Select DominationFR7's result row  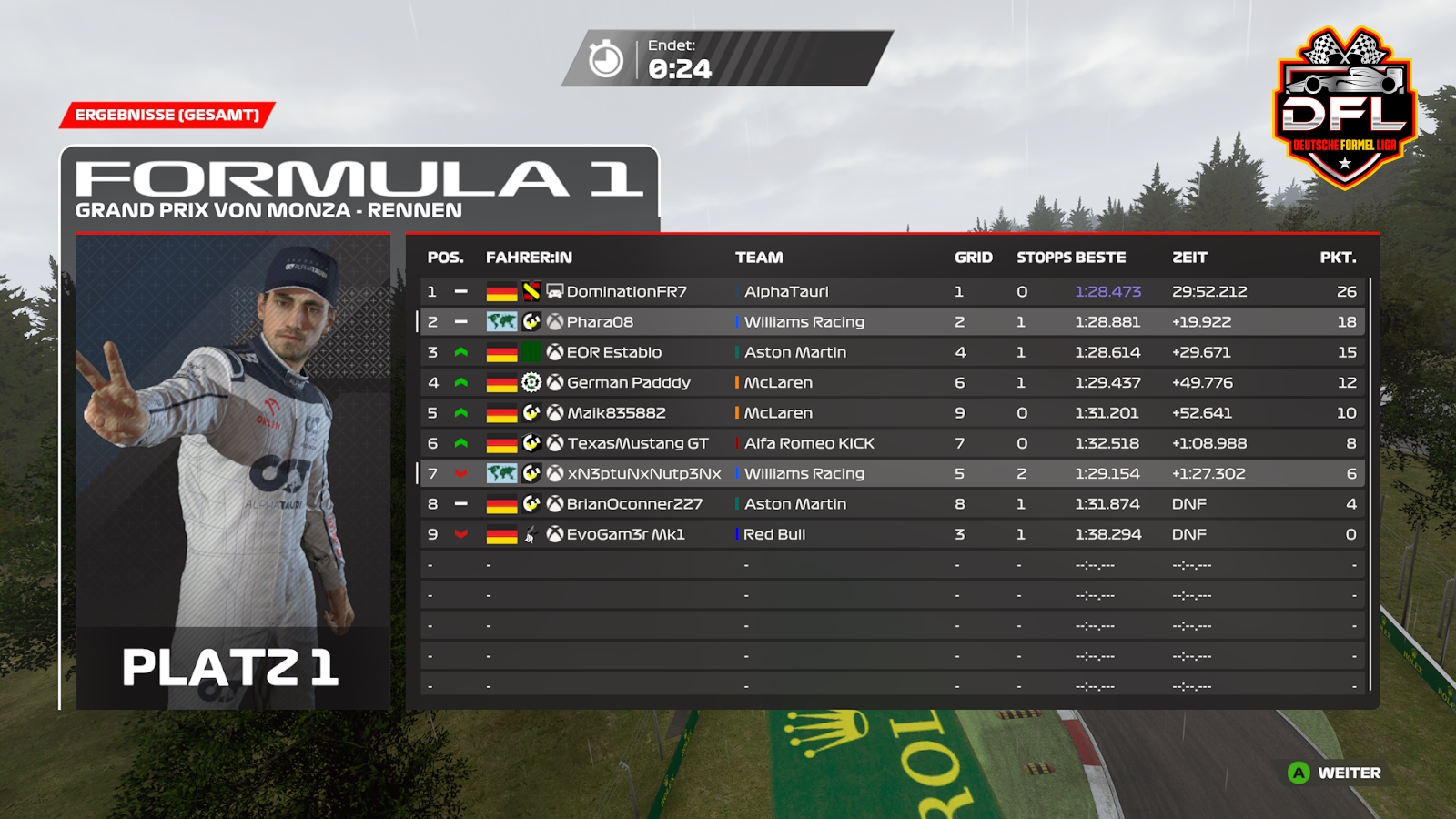[626, 291]
